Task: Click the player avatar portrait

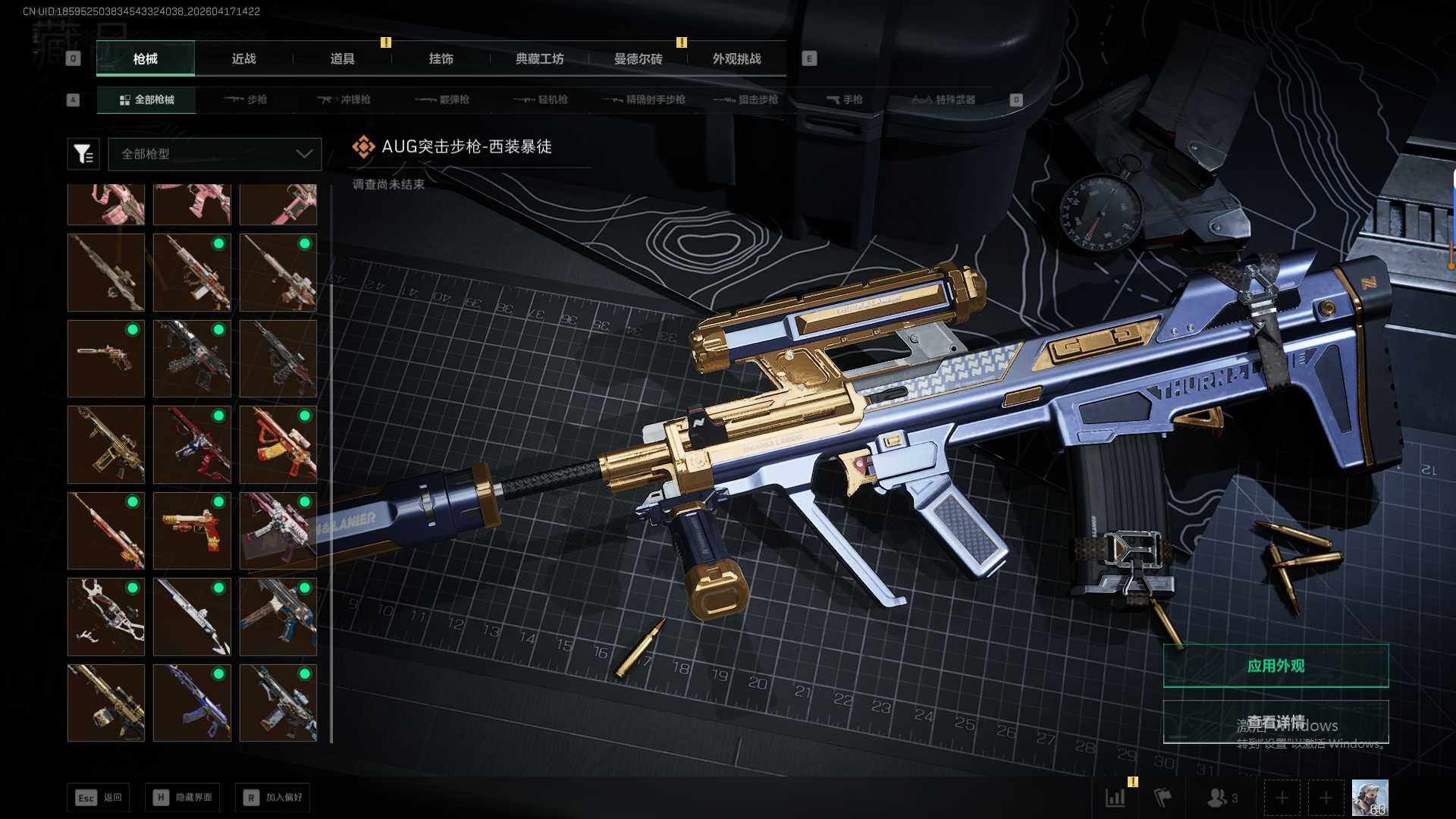Action: 1370,798
